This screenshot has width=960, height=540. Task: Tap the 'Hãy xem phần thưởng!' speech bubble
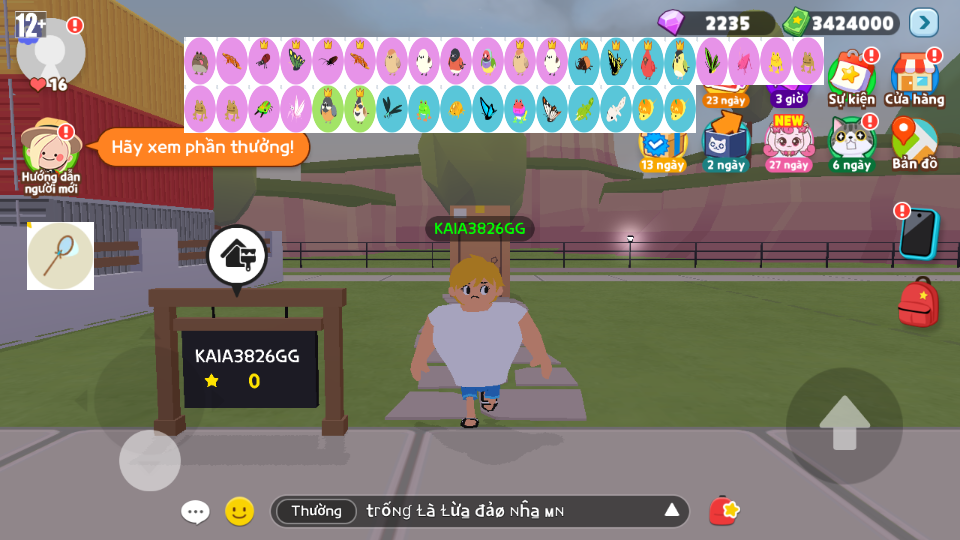202,147
